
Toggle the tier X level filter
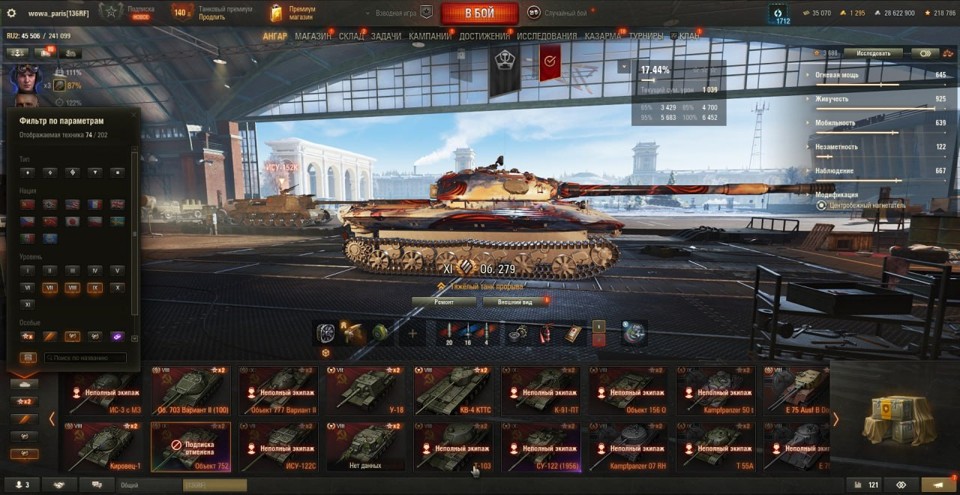click(x=118, y=287)
